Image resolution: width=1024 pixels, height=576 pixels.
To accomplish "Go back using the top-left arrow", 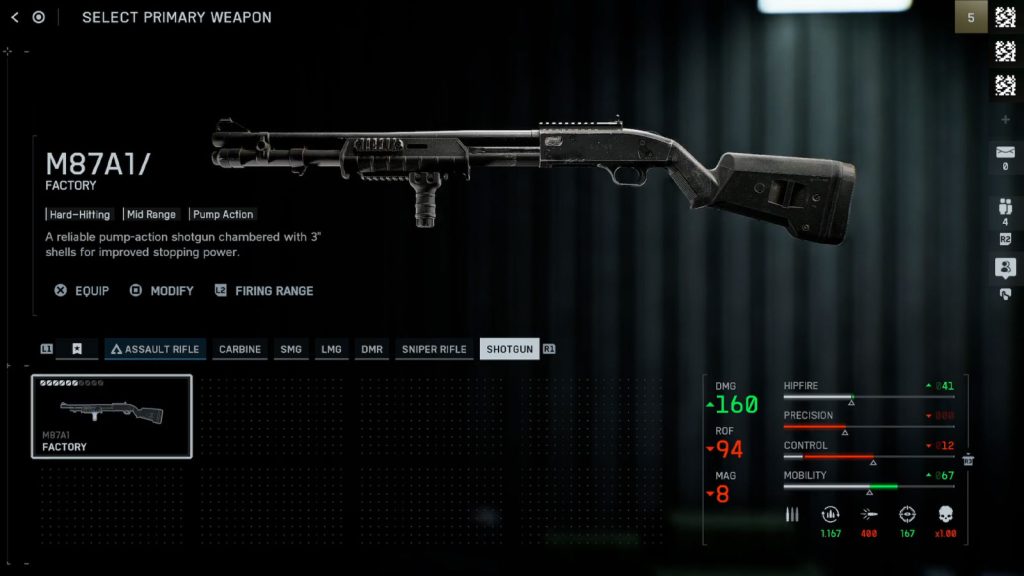I will coord(15,17).
